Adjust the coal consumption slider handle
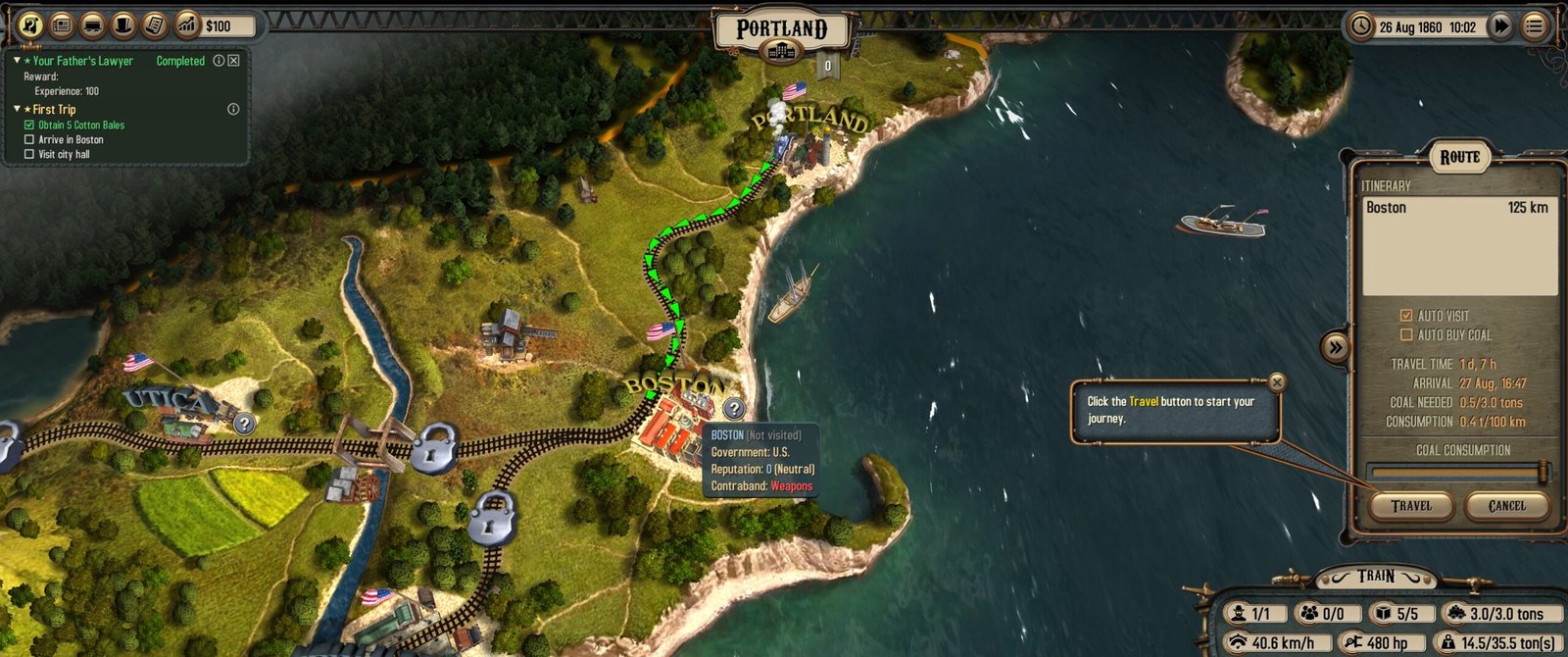The height and width of the screenshot is (657, 1568). pos(1543,472)
